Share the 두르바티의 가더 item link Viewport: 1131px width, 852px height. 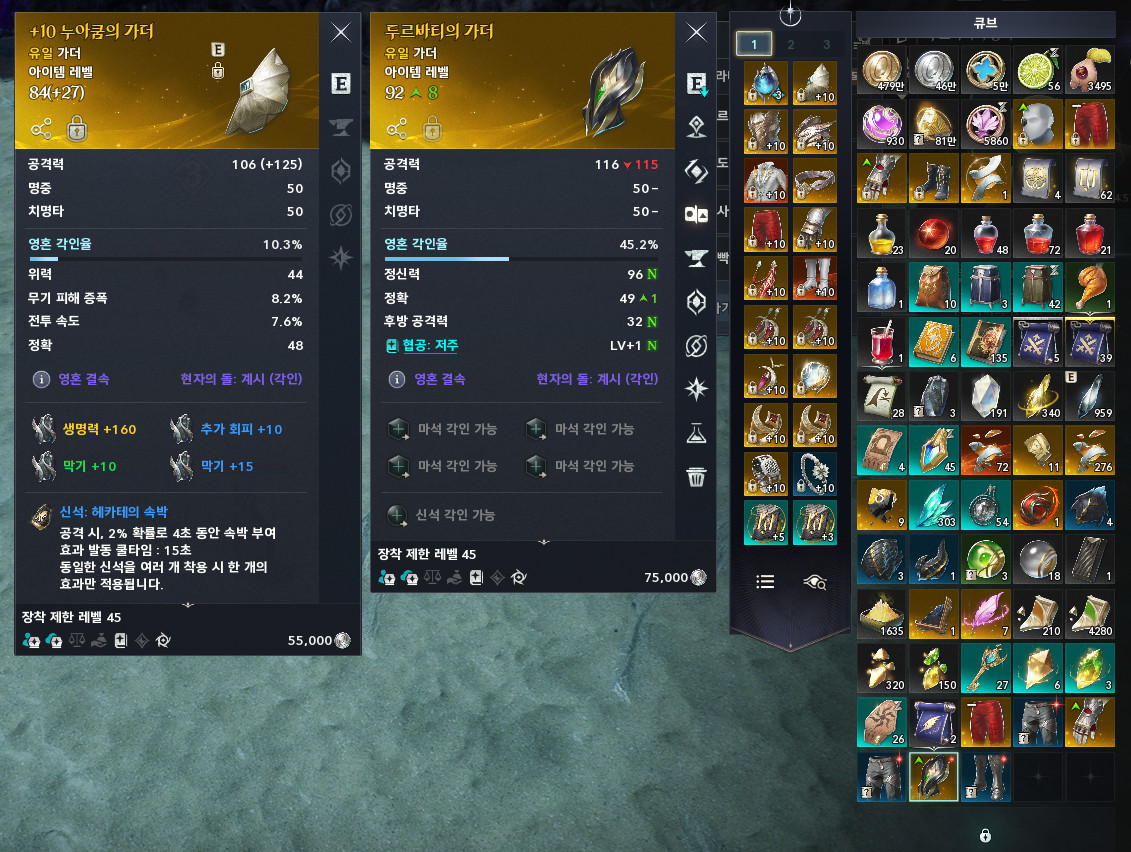(398, 128)
